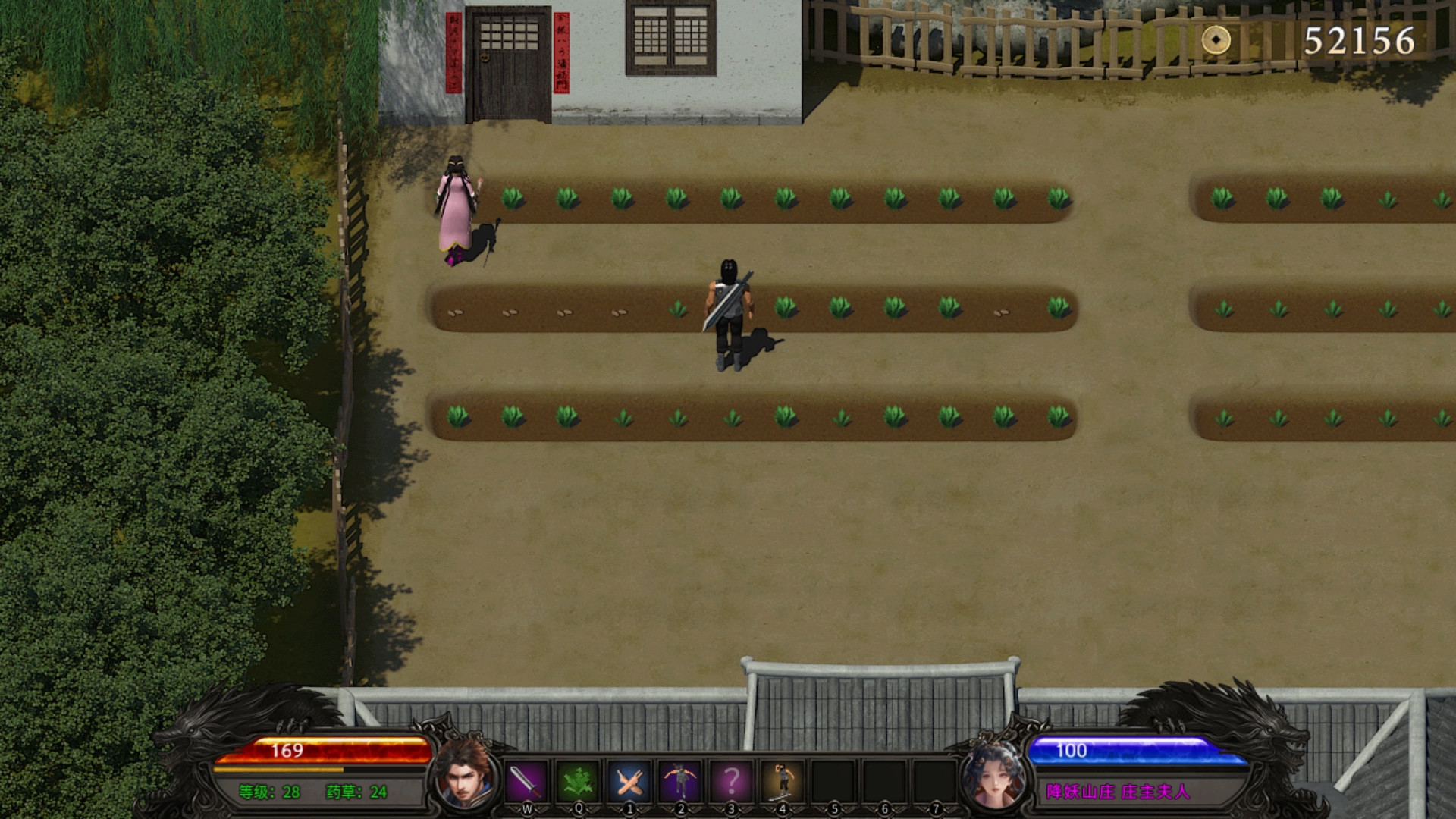
Task: Use the green herb item slot
Action: pos(577,780)
